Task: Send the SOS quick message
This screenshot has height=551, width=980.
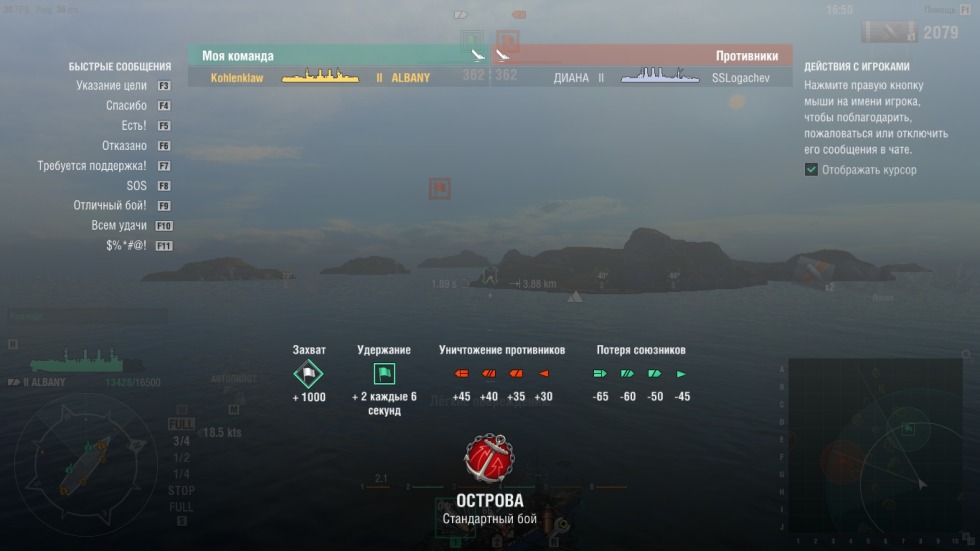Action: coord(136,186)
